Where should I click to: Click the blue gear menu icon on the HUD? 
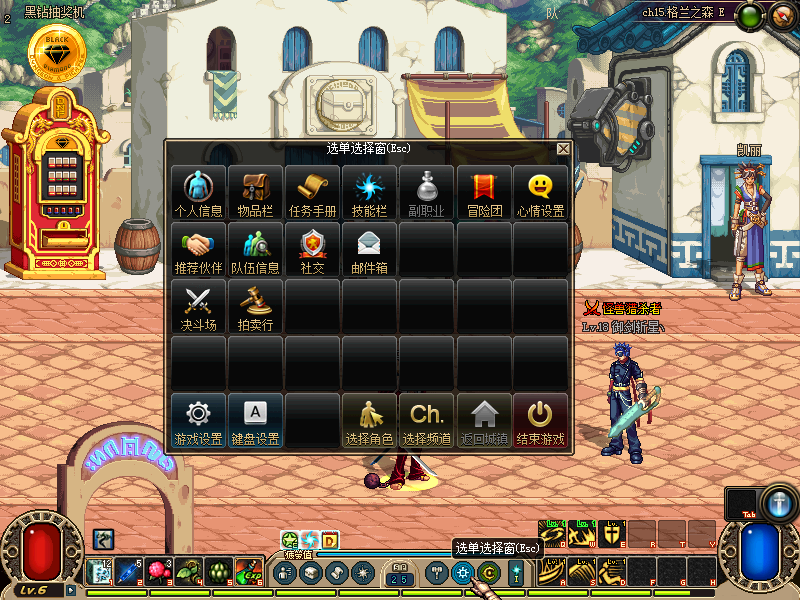[x=462, y=573]
